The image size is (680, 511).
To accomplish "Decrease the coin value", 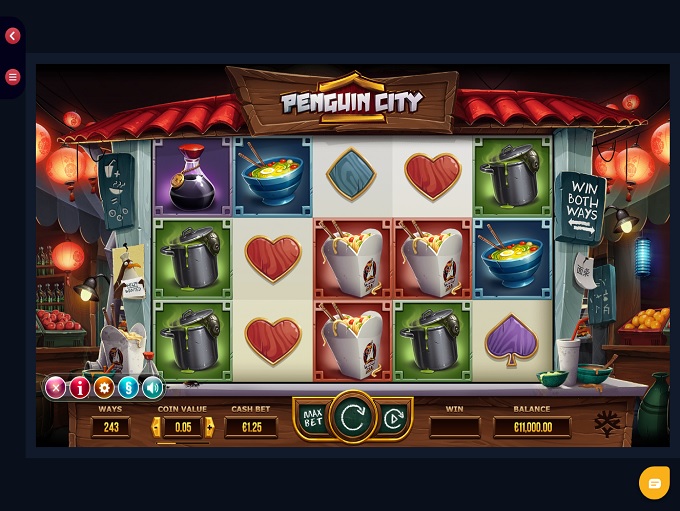I will [x=156, y=427].
